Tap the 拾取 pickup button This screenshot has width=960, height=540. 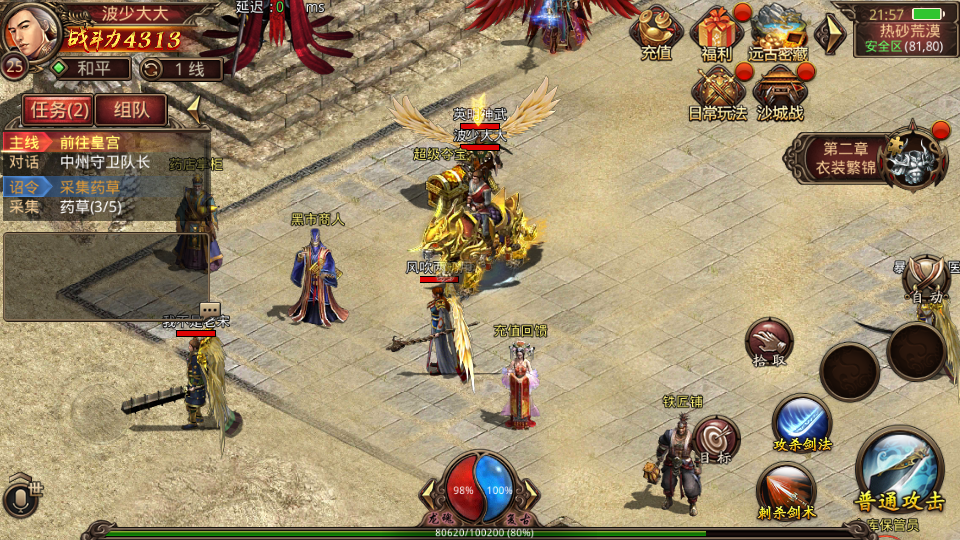coord(768,343)
